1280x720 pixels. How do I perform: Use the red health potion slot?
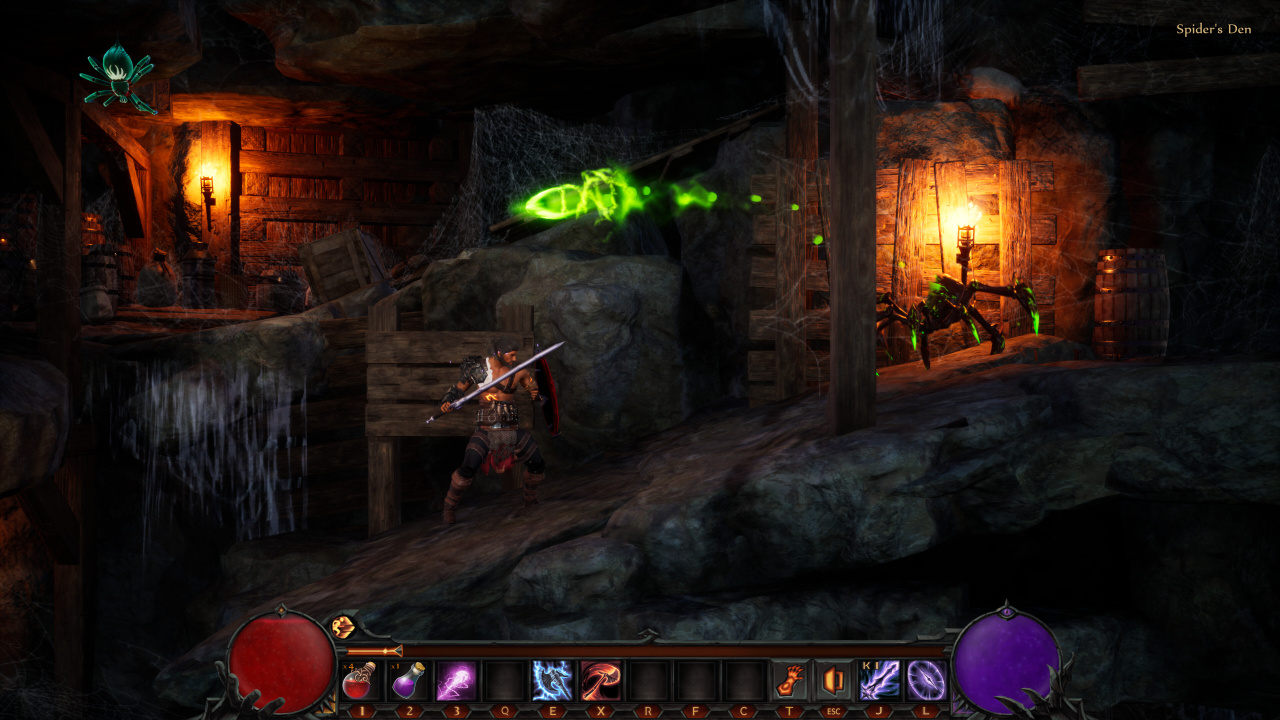359,681
